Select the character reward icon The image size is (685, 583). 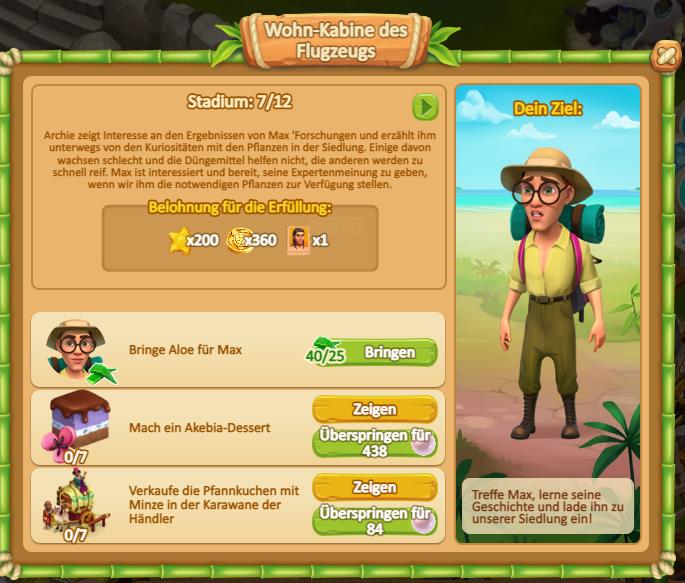(x=298, y=240)
